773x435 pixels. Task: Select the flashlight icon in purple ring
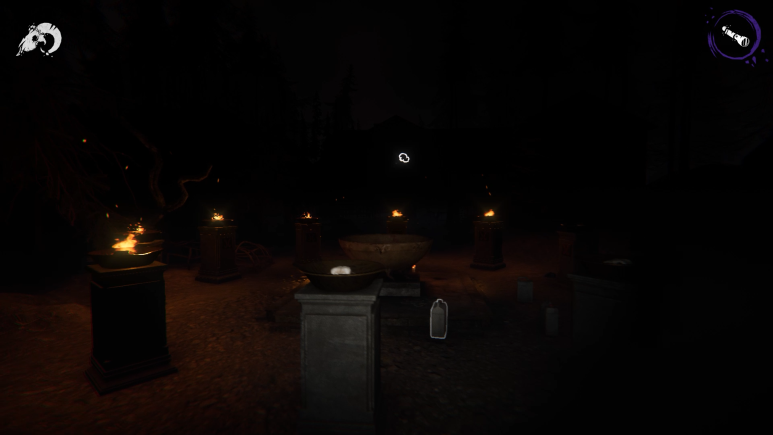(x=735, y=36)
